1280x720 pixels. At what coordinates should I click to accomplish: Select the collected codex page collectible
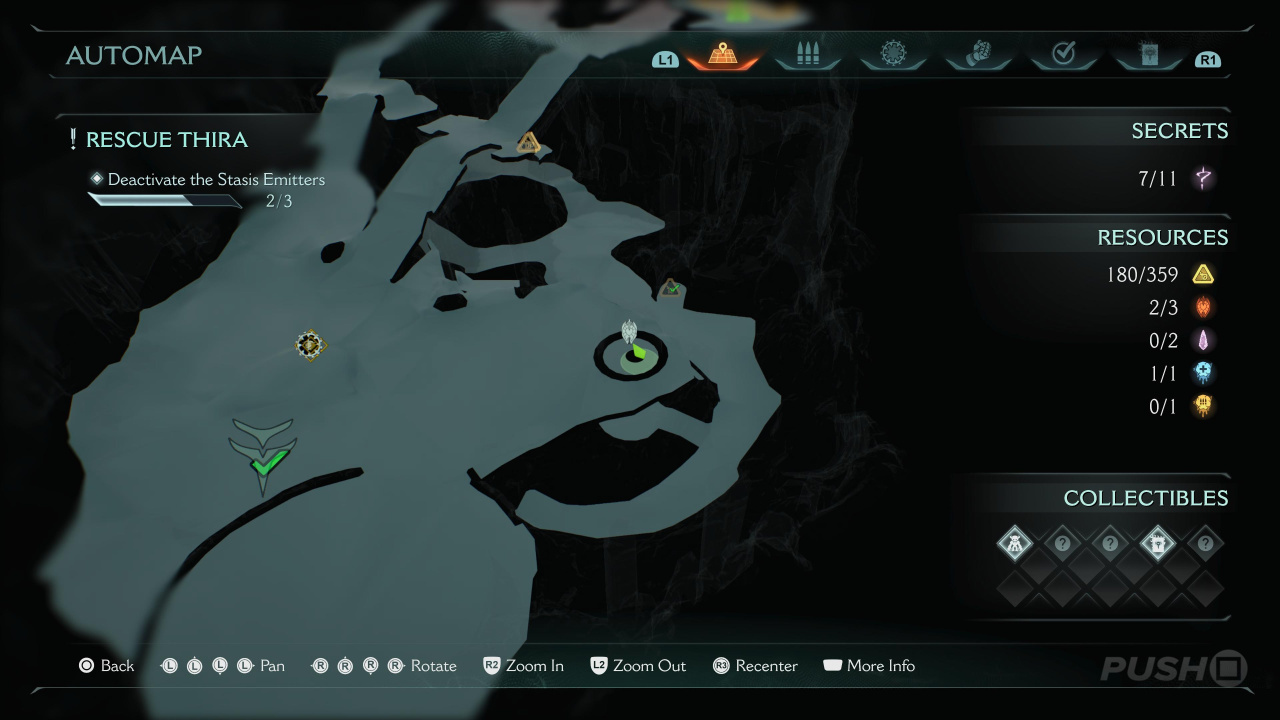pyautogui.click(x=1157, y=544)
